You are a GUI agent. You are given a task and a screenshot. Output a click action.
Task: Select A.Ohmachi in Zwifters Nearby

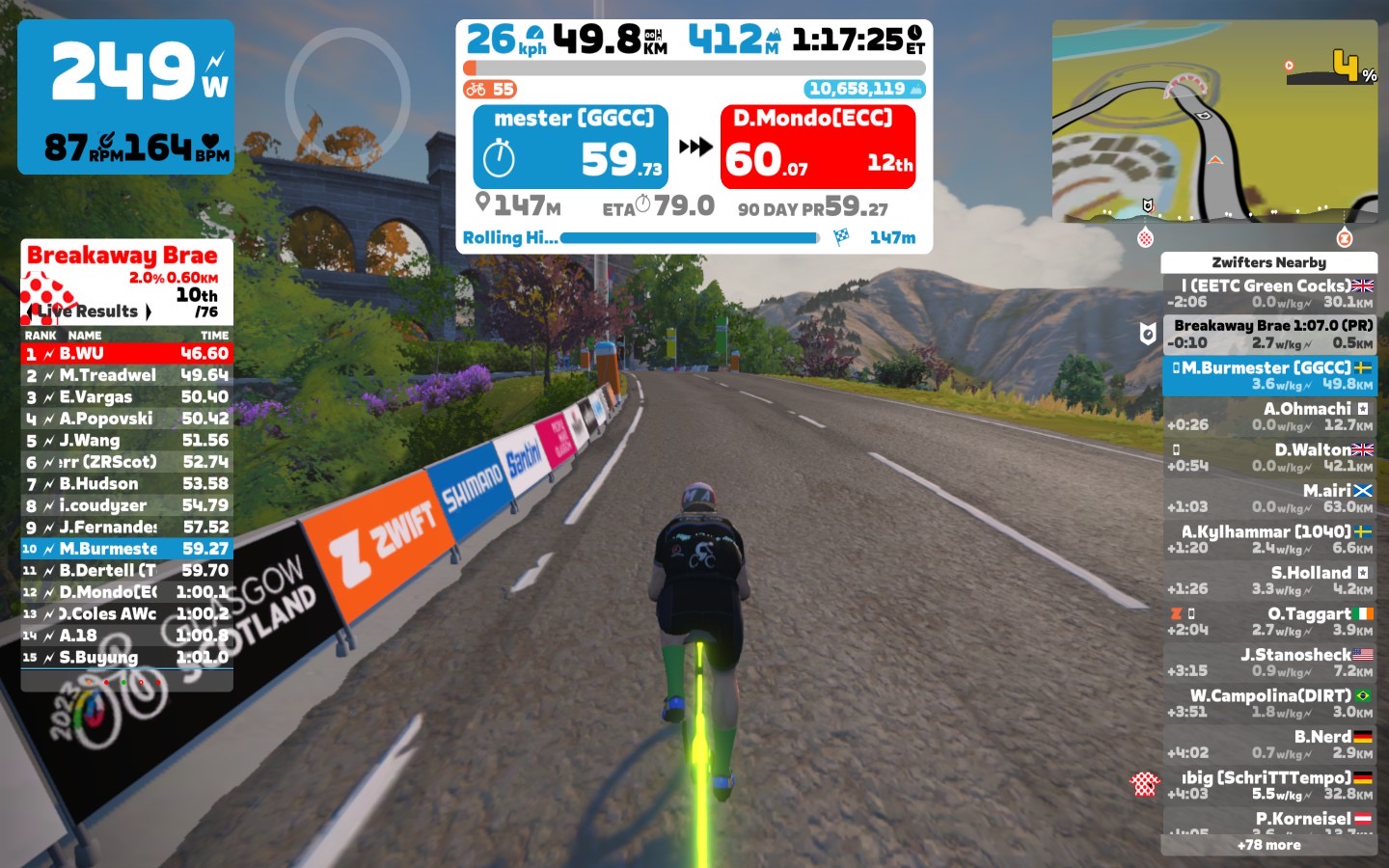click(1268, 417)
